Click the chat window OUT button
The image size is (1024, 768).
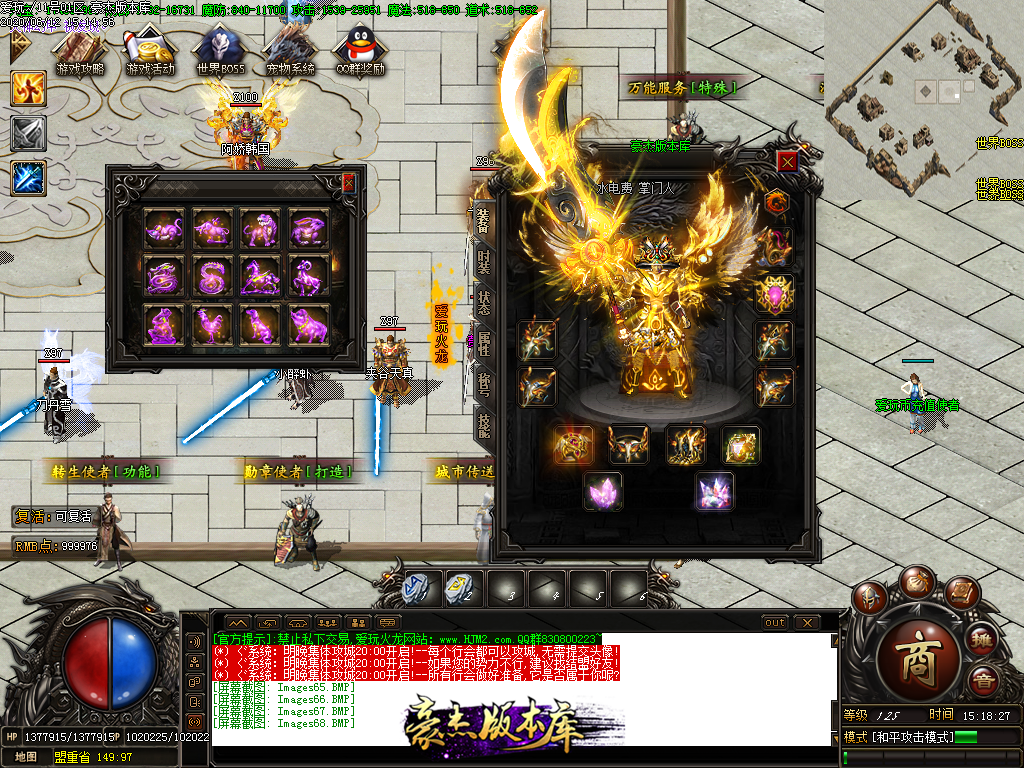pyautogui.click(x=775, y=622)
